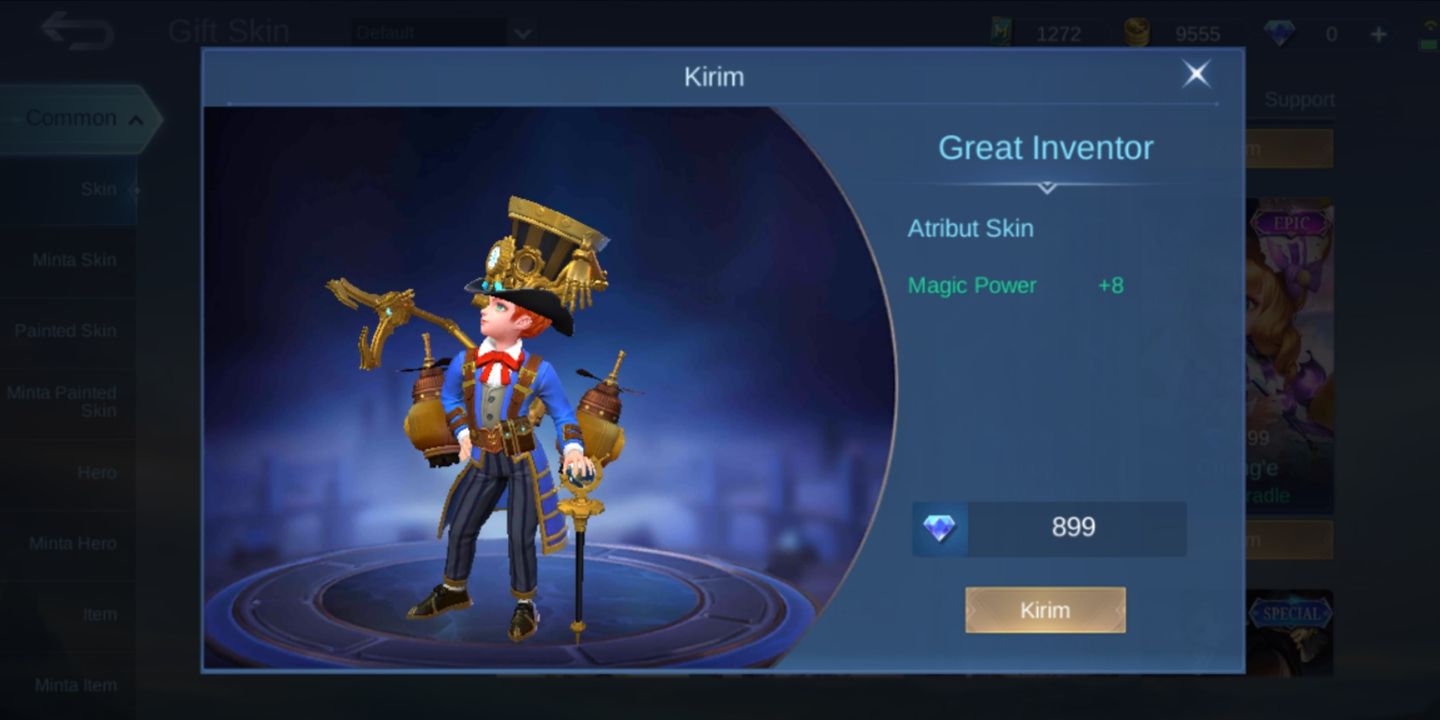Close the Kirim gift dialog
Image resolution: width=1440 pixels, height=720 pixels.
(x=1196, y=74)
